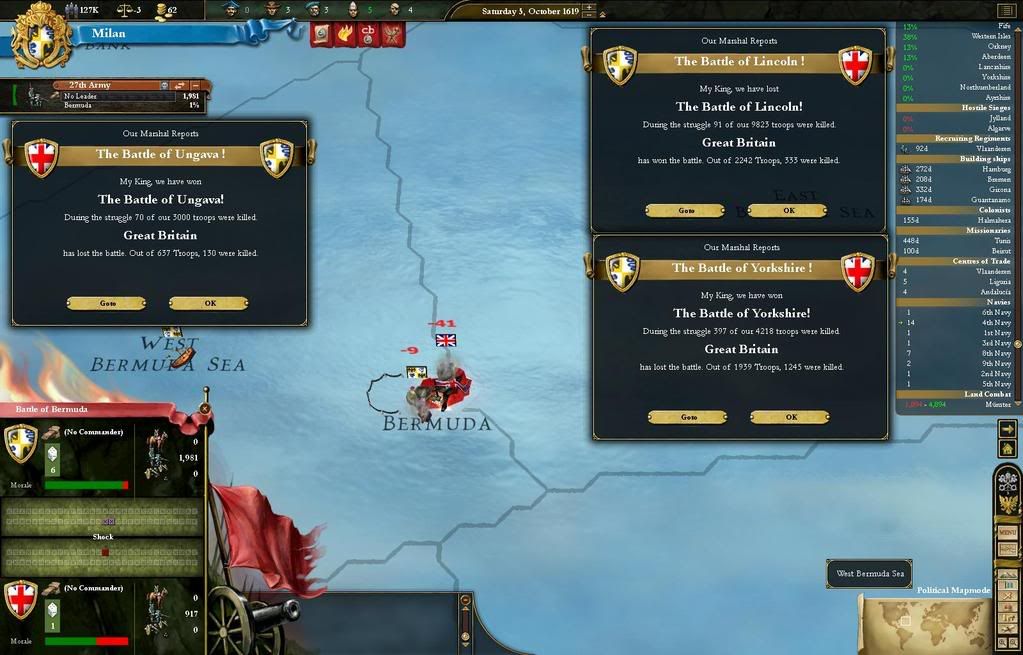Open the casus belli 'cb' alert

(x=368, y=35)
